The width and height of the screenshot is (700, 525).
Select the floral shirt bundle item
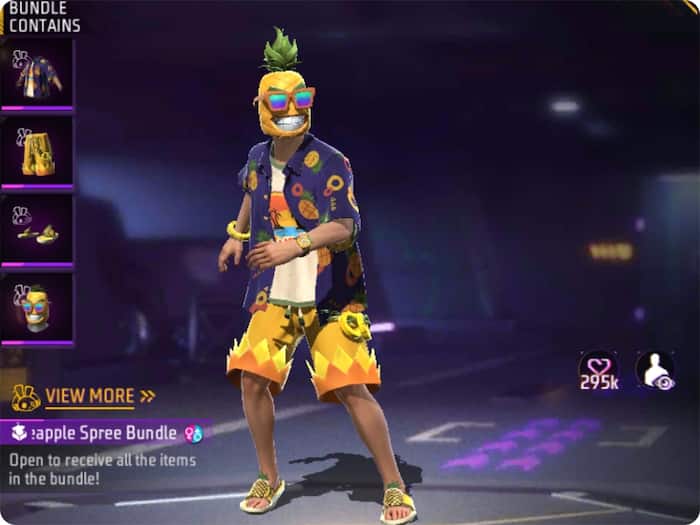pyautogui.click(x=37, y=73)
